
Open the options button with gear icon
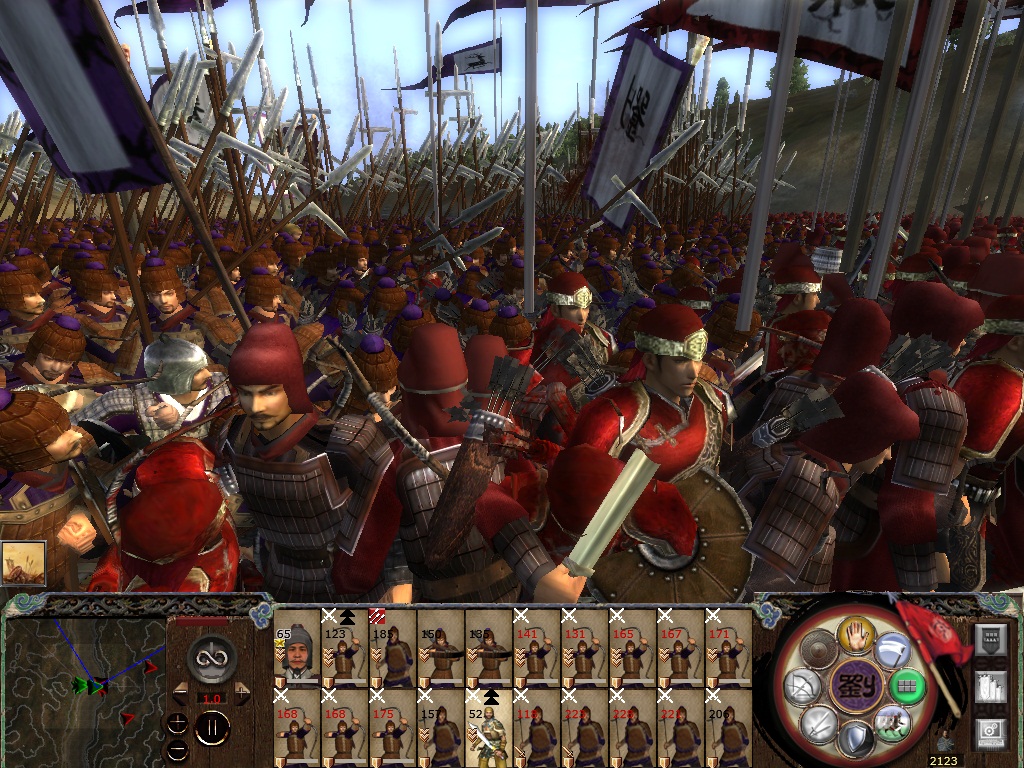(x=992, y=733)
